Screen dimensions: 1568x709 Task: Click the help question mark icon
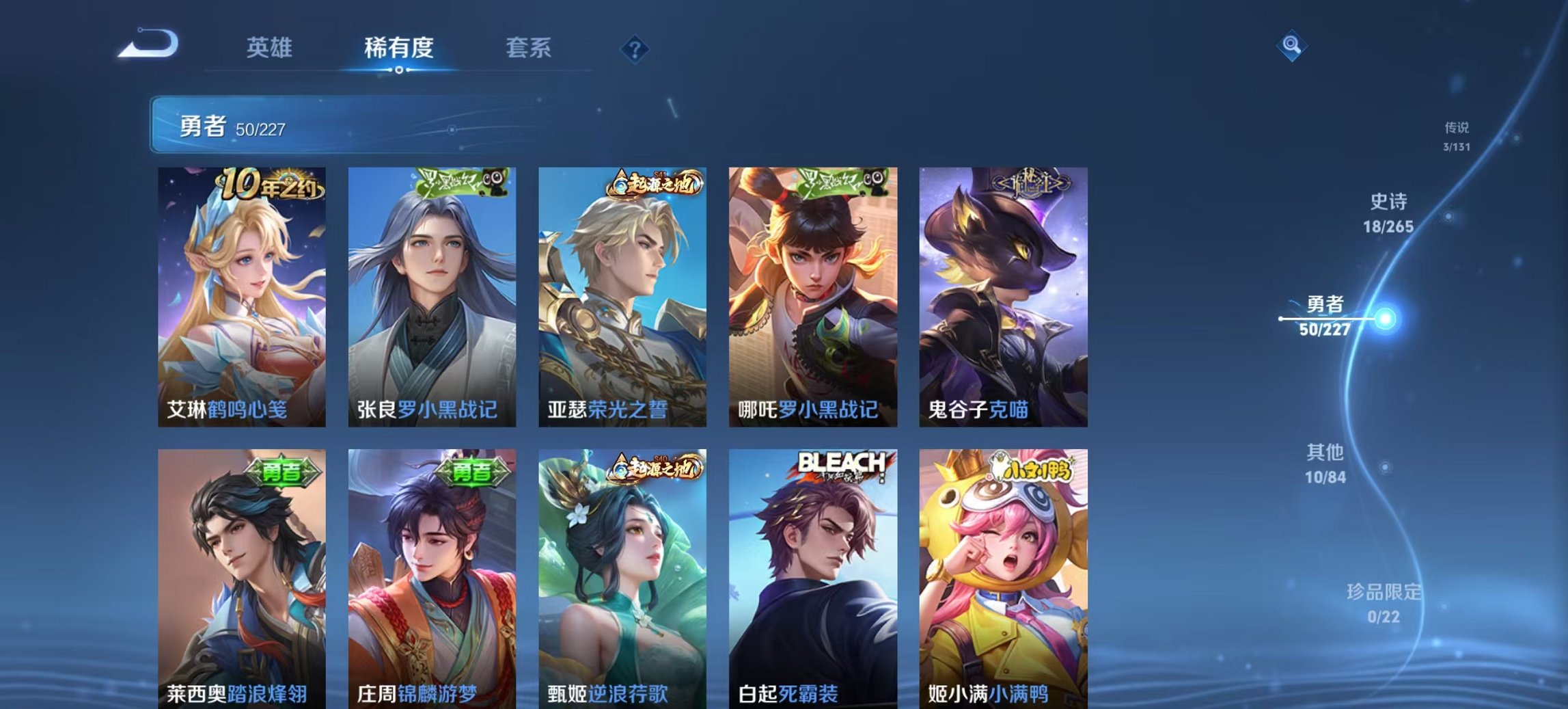tap(635, 48)
